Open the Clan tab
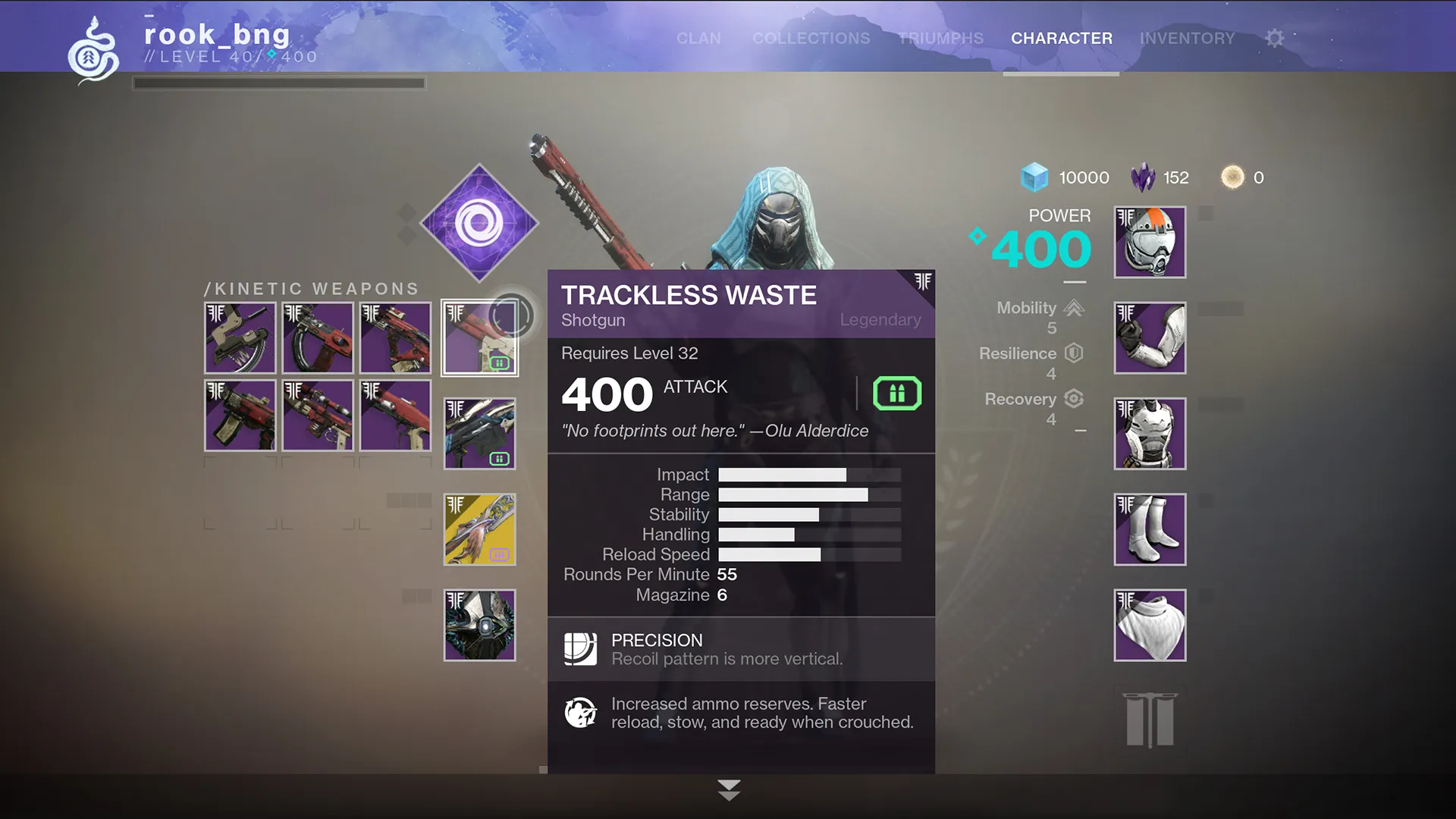1456x819 pixels. [698, 38]
